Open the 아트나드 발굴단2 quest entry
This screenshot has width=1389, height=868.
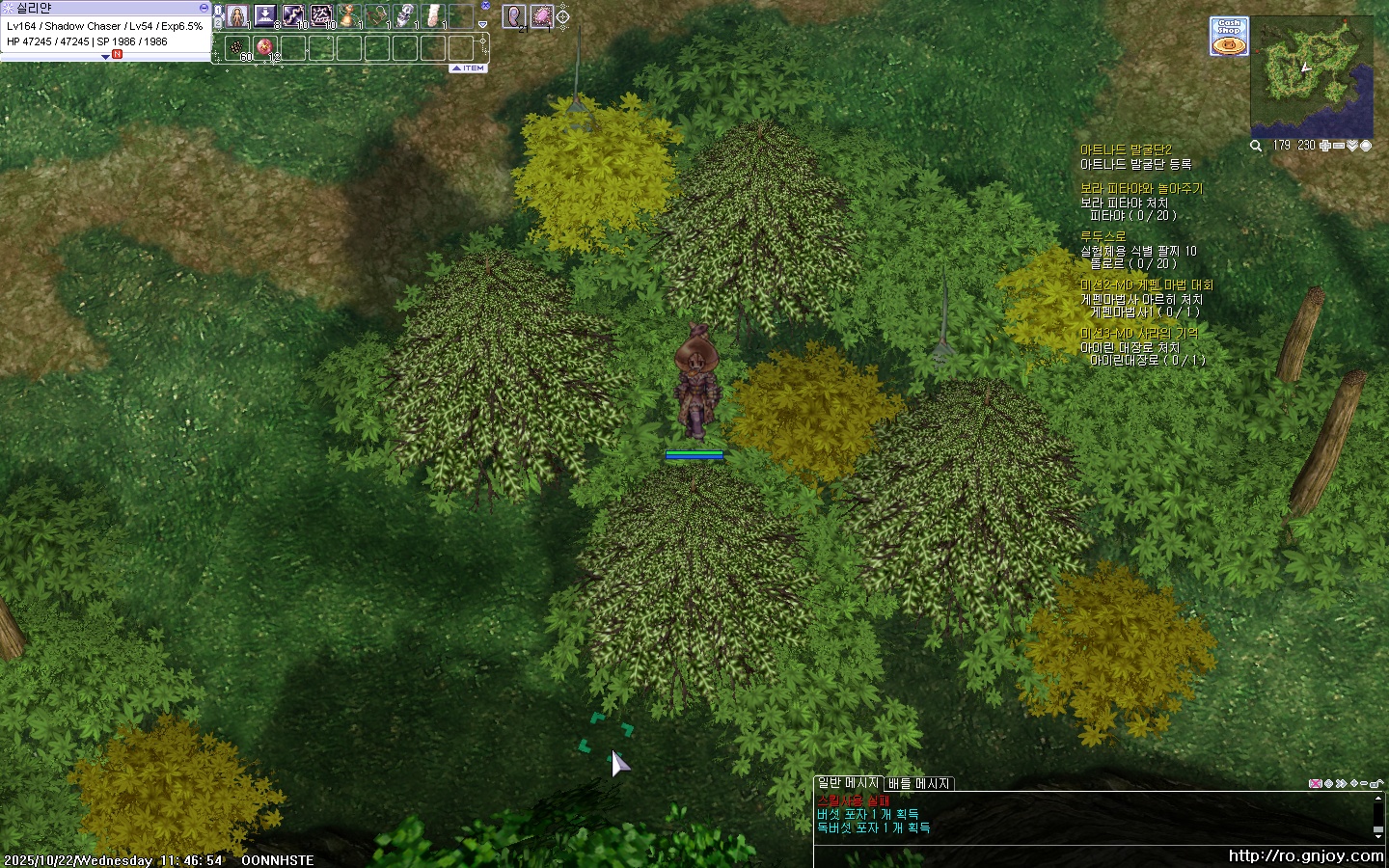pos(1126,150)
